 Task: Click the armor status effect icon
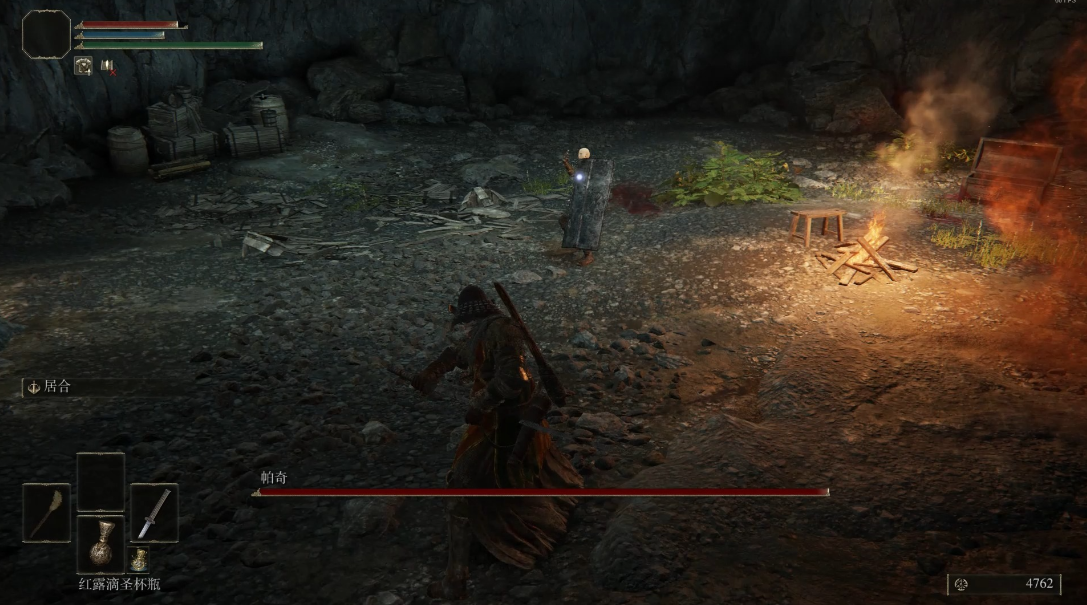tap(83, 66)
